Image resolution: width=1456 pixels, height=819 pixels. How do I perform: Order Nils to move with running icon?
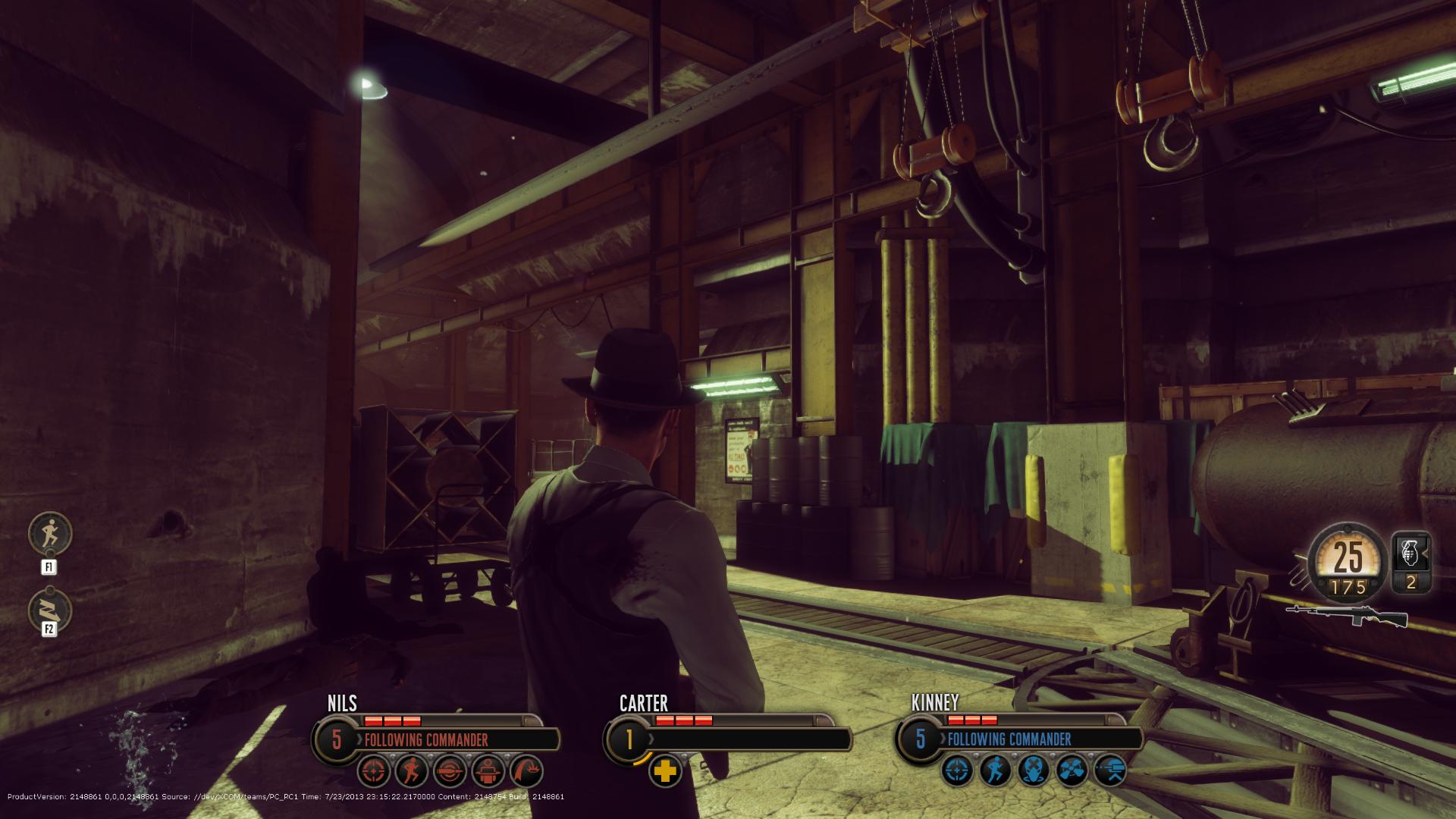click(x=413, y=771)
